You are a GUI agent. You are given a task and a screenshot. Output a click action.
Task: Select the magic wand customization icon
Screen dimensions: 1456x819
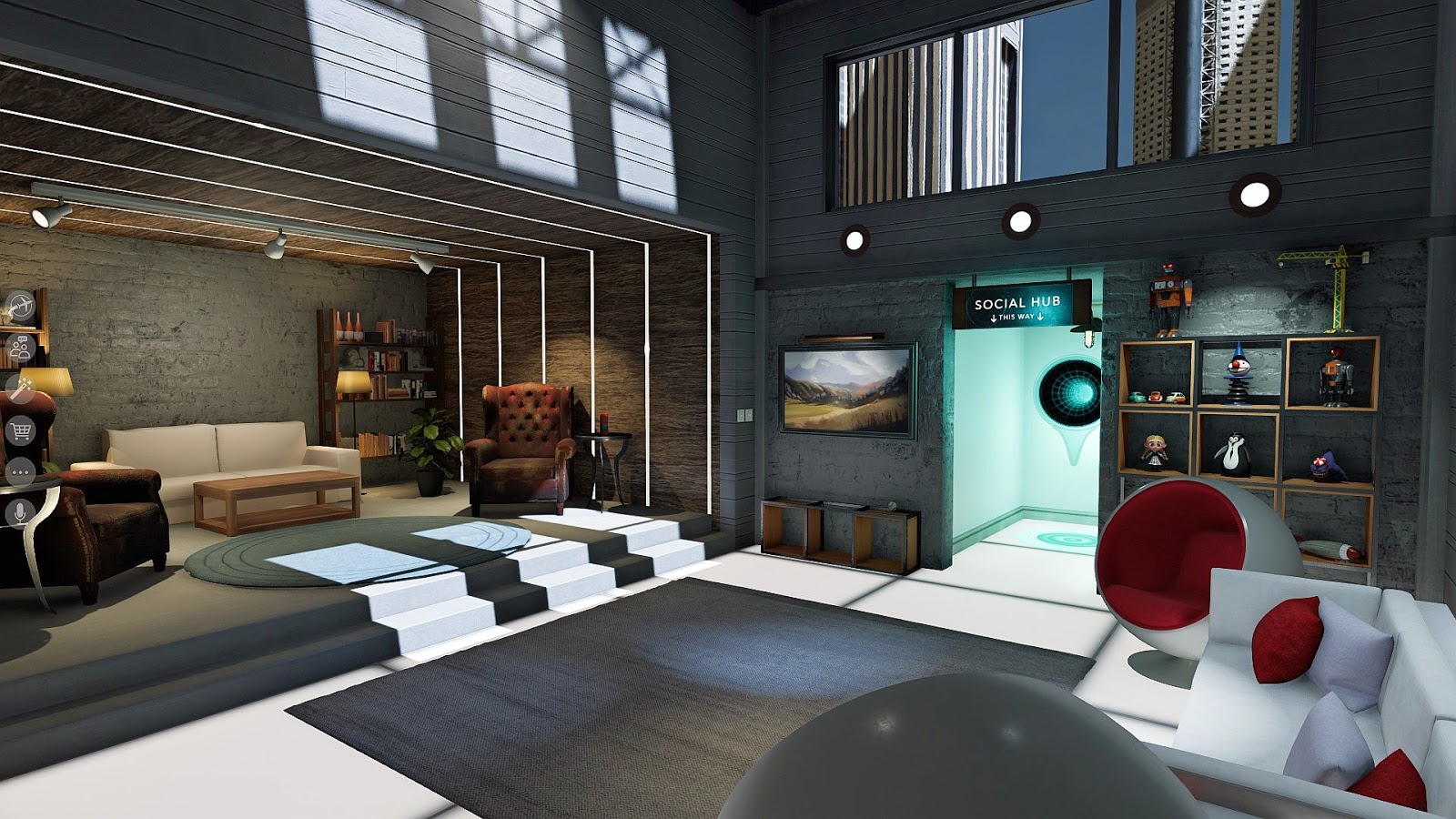click(20, 386)
